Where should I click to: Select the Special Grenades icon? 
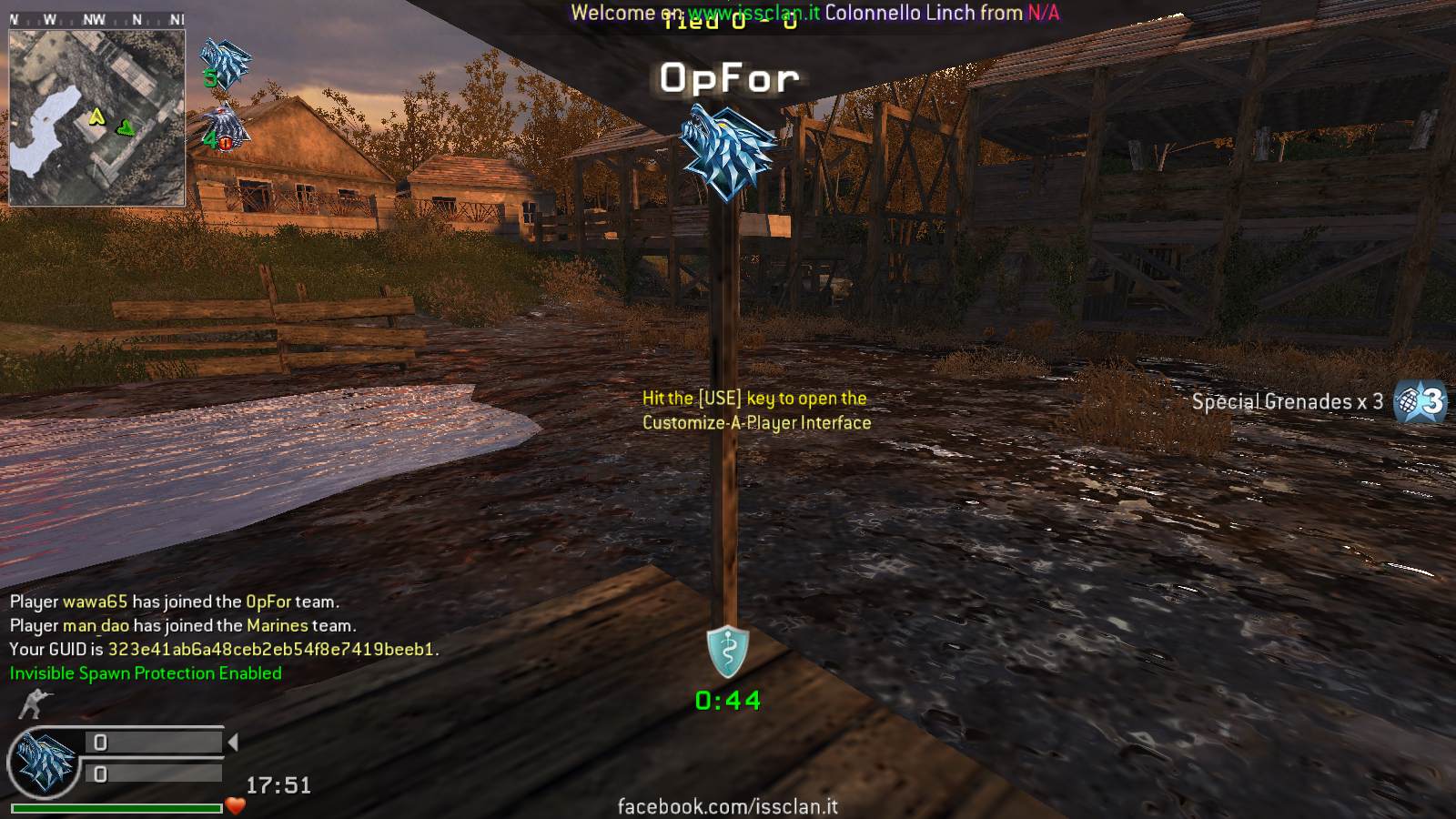[1421, 400]
